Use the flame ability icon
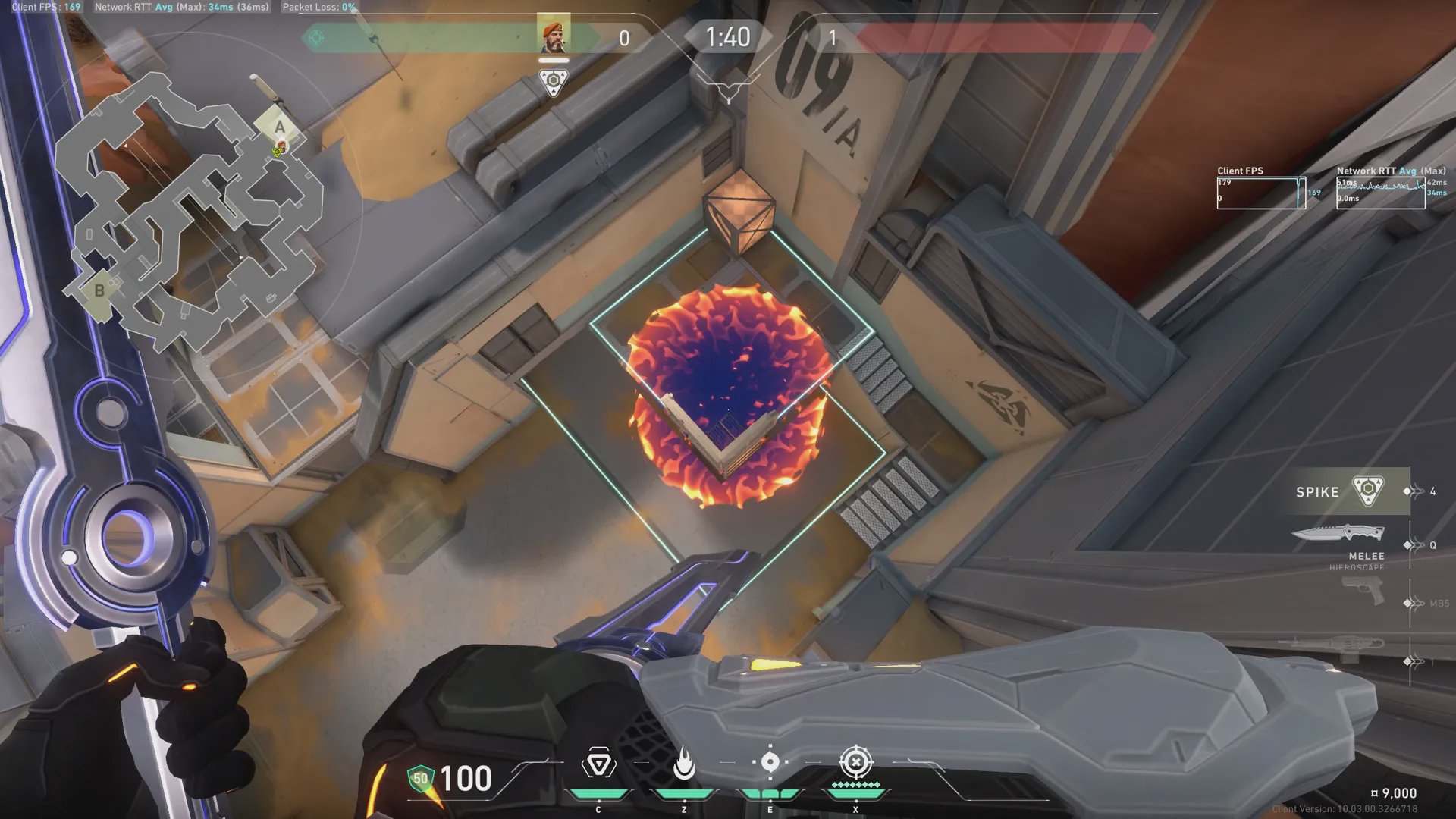Image resolution: width=1456 pixels, height=819 pixels. [684, 764]
